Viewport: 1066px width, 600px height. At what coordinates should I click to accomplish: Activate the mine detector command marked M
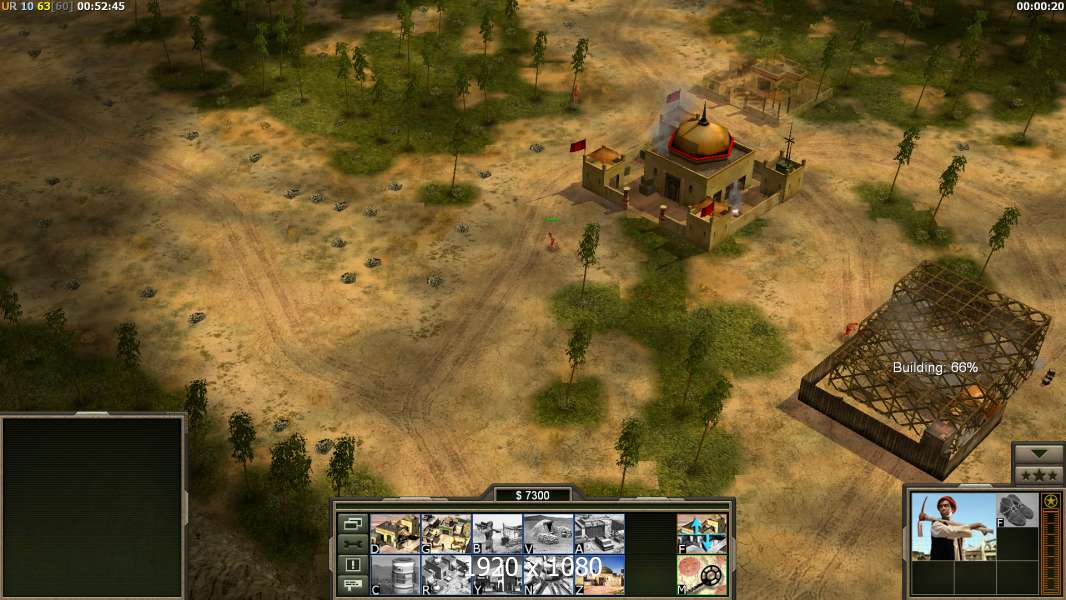702,575
